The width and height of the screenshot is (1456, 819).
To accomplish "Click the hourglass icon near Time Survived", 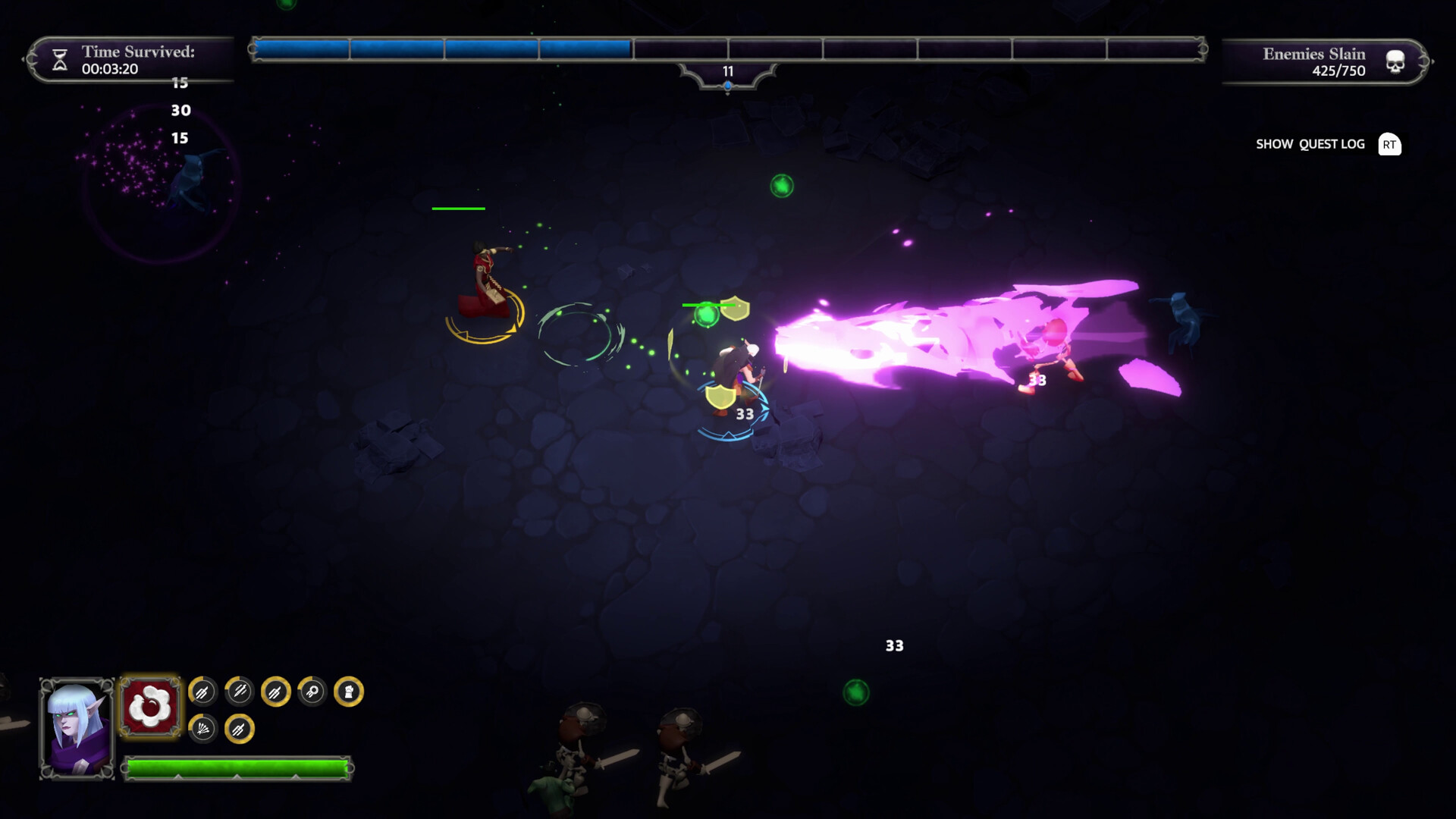I will pyautogui.click(x=59, y=60).
